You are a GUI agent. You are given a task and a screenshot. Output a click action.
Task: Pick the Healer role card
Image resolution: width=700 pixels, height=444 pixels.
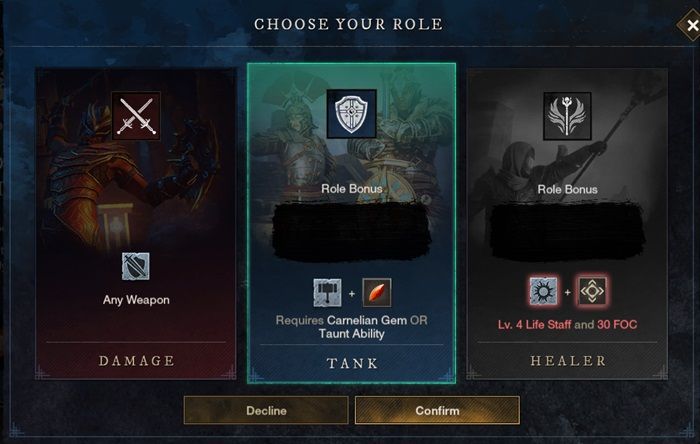(x=567, y=225)
